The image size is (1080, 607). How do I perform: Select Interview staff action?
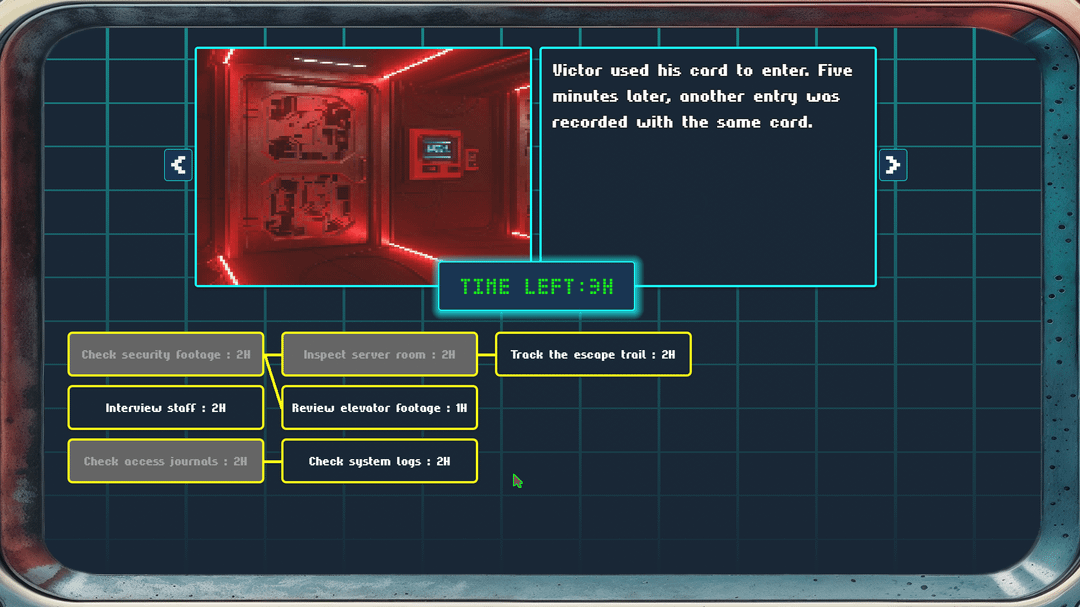tap(166, 408)
